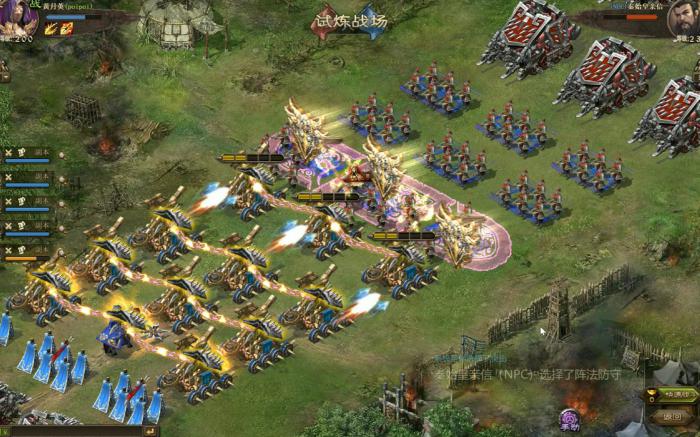700x437 pixels.
Task: Click the 试炼战场 battlefield title banner
Action: [349, 21]
